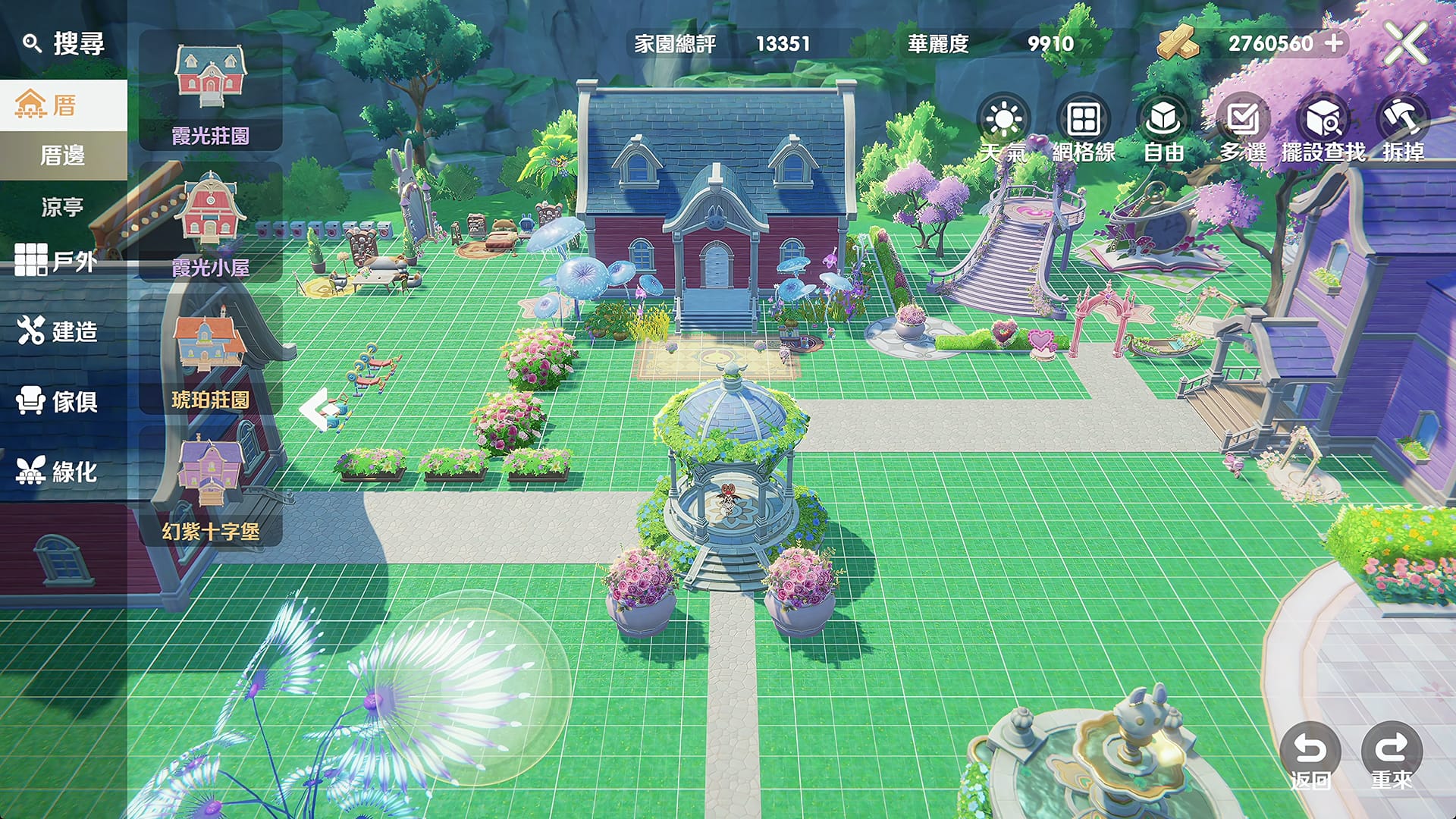Toggle the 網格線 grid lines
The image size is (1456, 819).
1083,127
